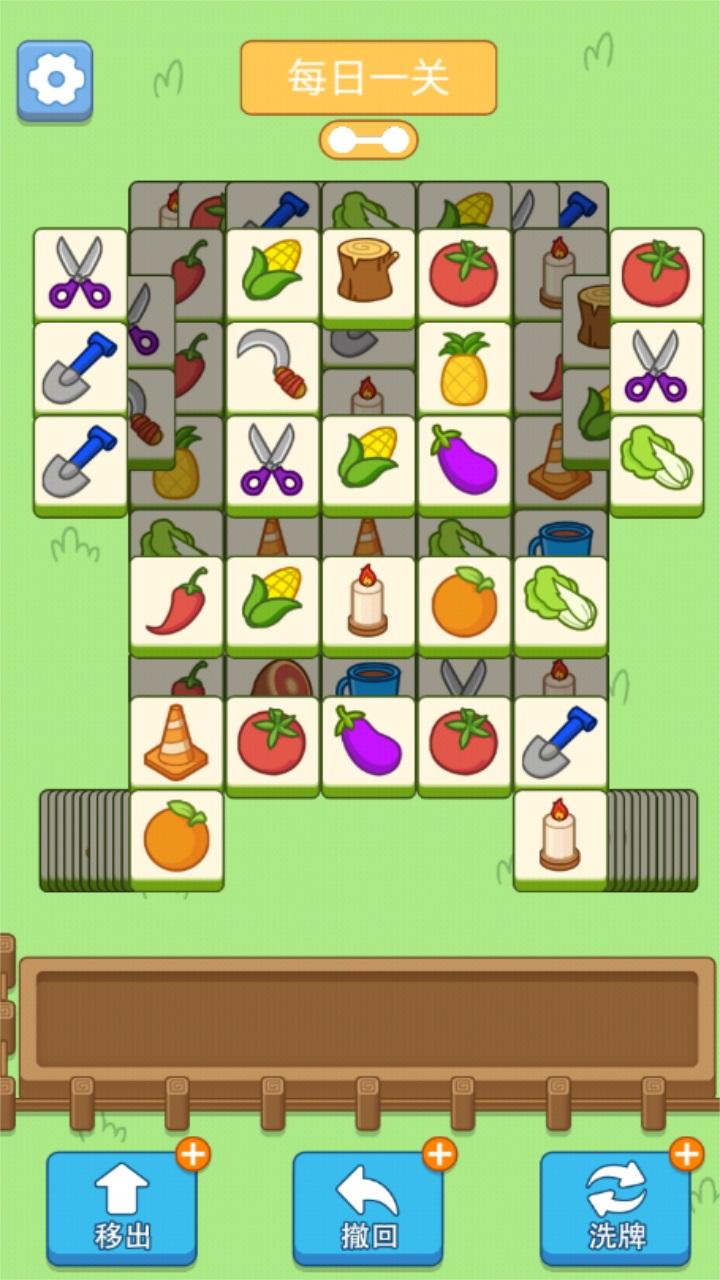720x1280 pixels.
Task: Open the settings gear menu
Action: [x=54, y=79]
